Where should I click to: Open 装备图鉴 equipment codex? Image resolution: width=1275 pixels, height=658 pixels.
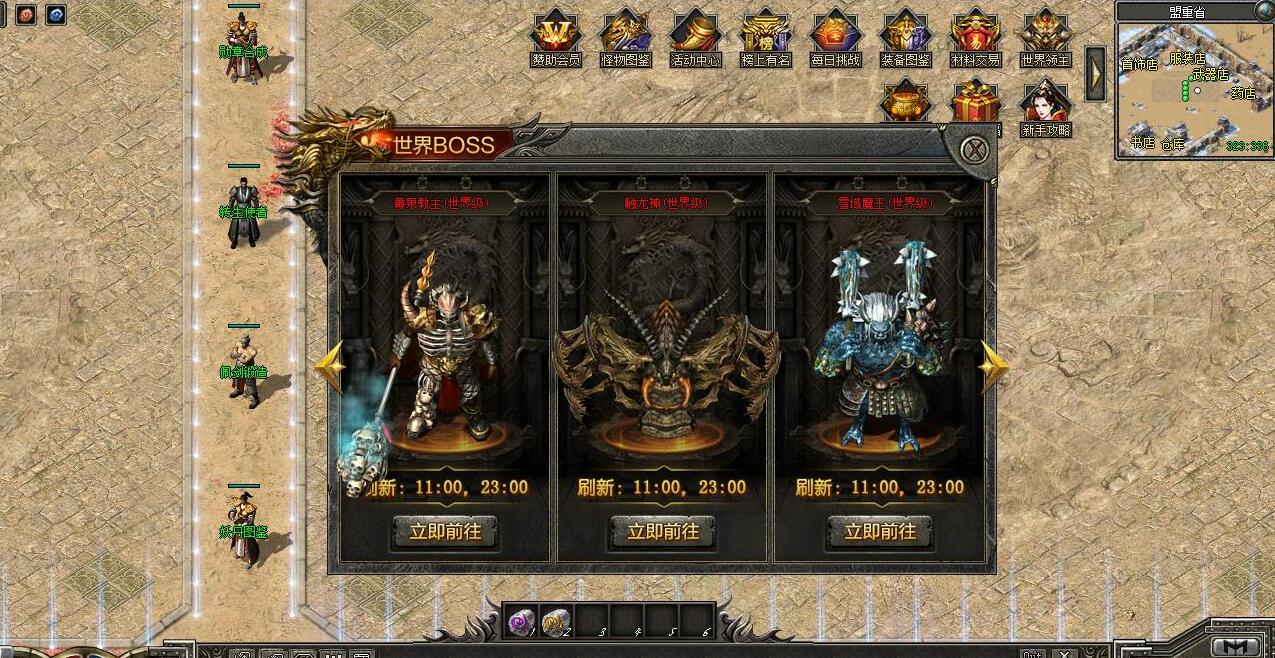point(905,36)
